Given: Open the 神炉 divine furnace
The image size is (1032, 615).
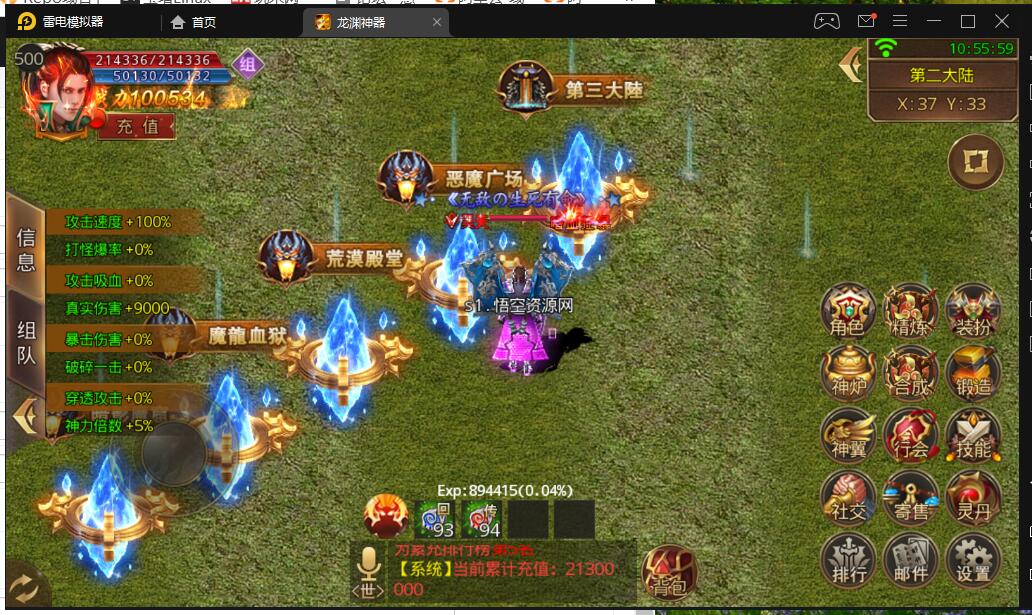Looking at the screenshot, I should click(848, 373).
